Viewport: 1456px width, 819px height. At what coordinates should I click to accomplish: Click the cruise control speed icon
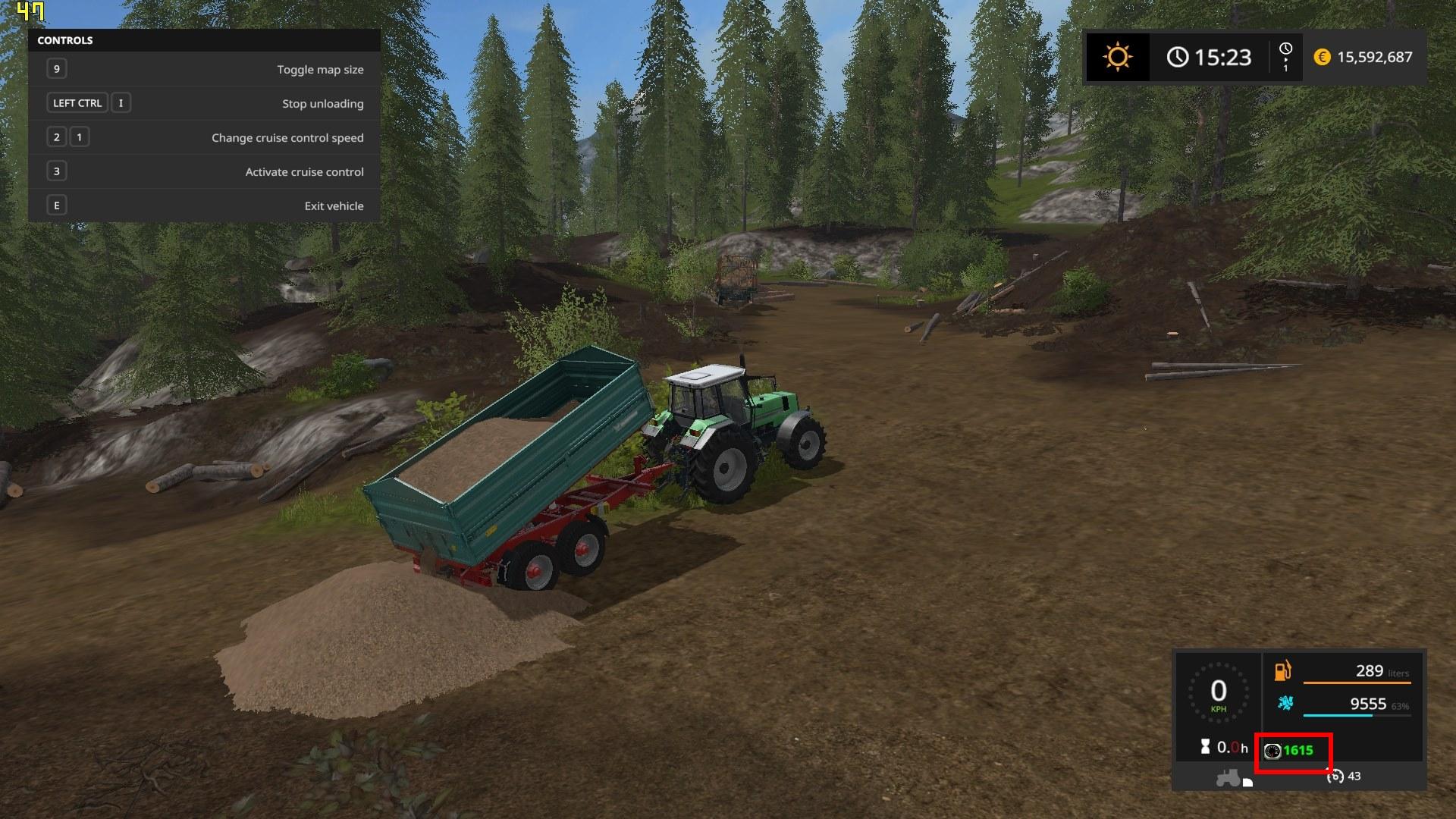pyautogui.click(x=1335, y=776)
